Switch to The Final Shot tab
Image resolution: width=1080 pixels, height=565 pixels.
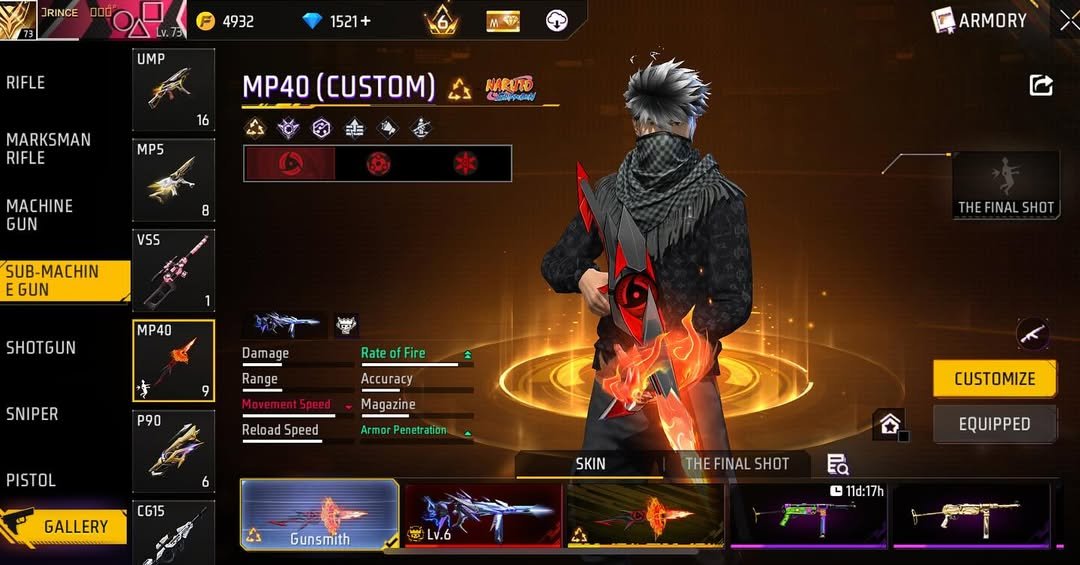pos(736,464)
